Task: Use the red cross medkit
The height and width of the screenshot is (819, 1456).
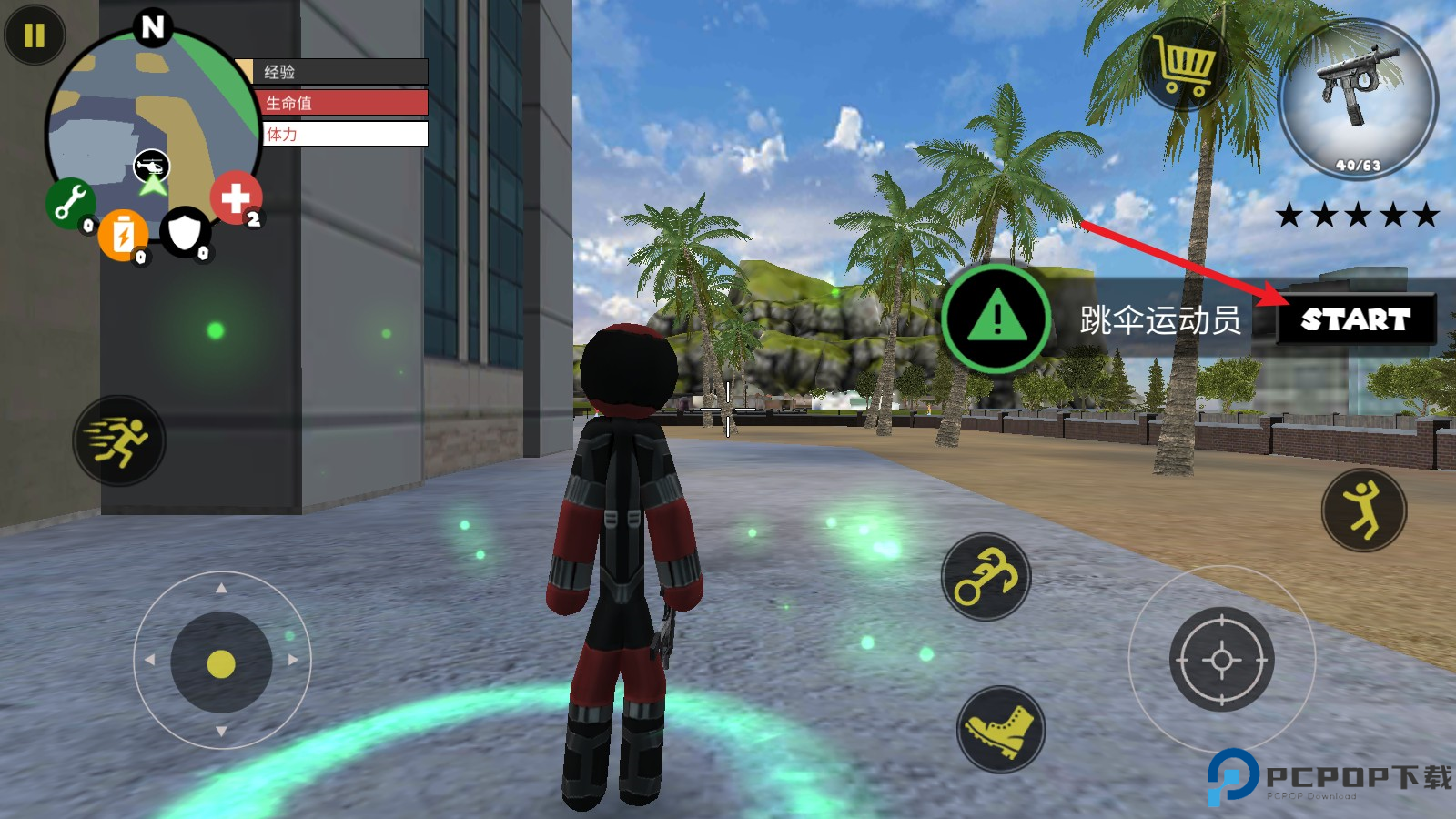Action: [x=236, y=197]
